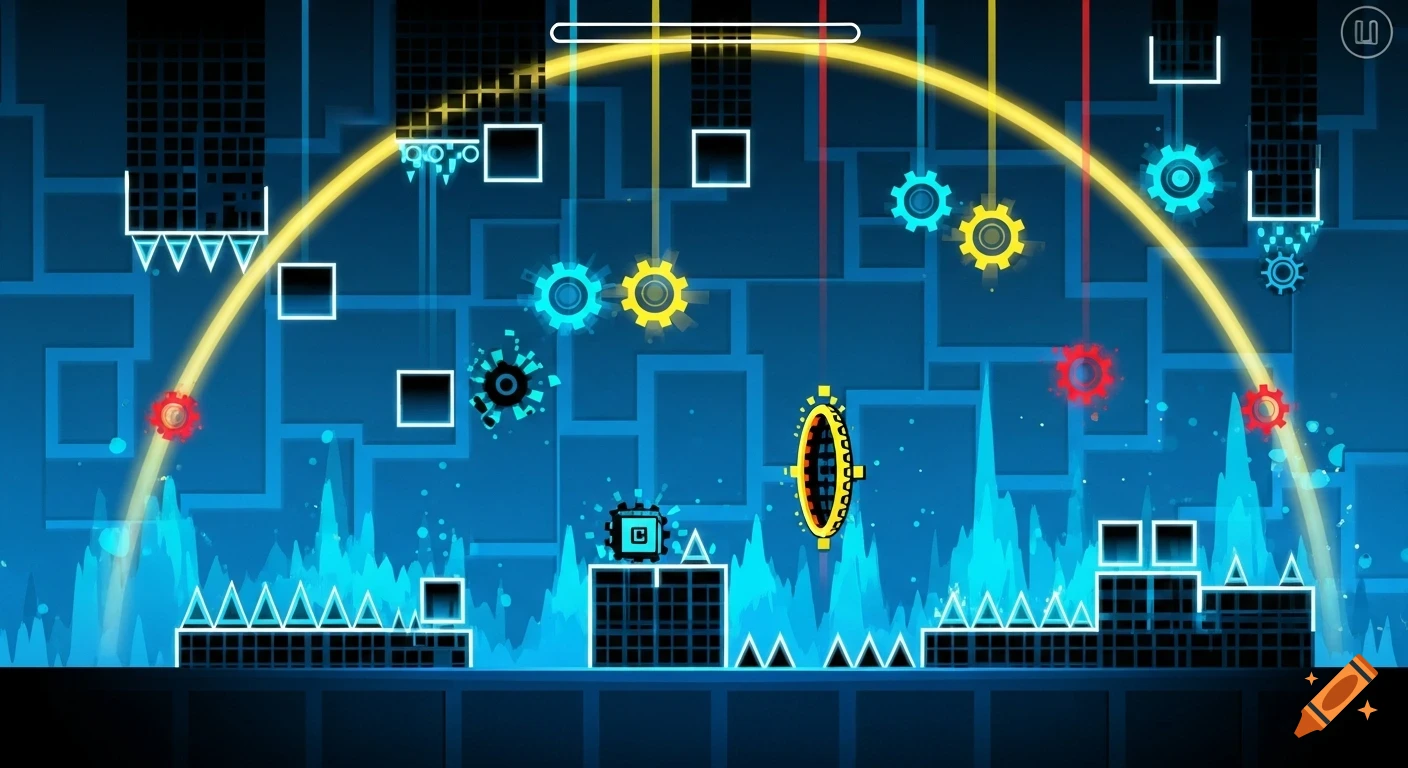This screenshot has height=768, width=1408.
Task: Select the yellow gravity portal
Action: (x=825, y=470)
